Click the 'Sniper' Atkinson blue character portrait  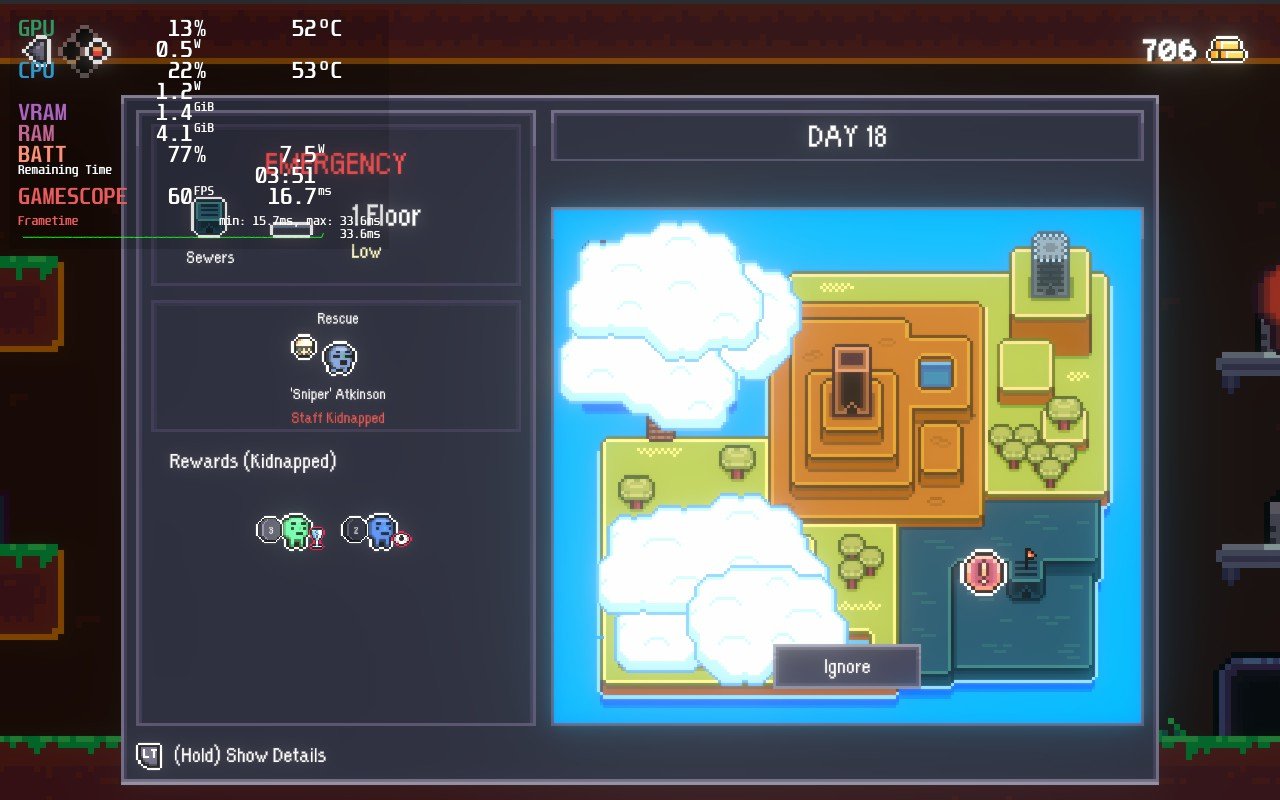[x=340, y=357]
